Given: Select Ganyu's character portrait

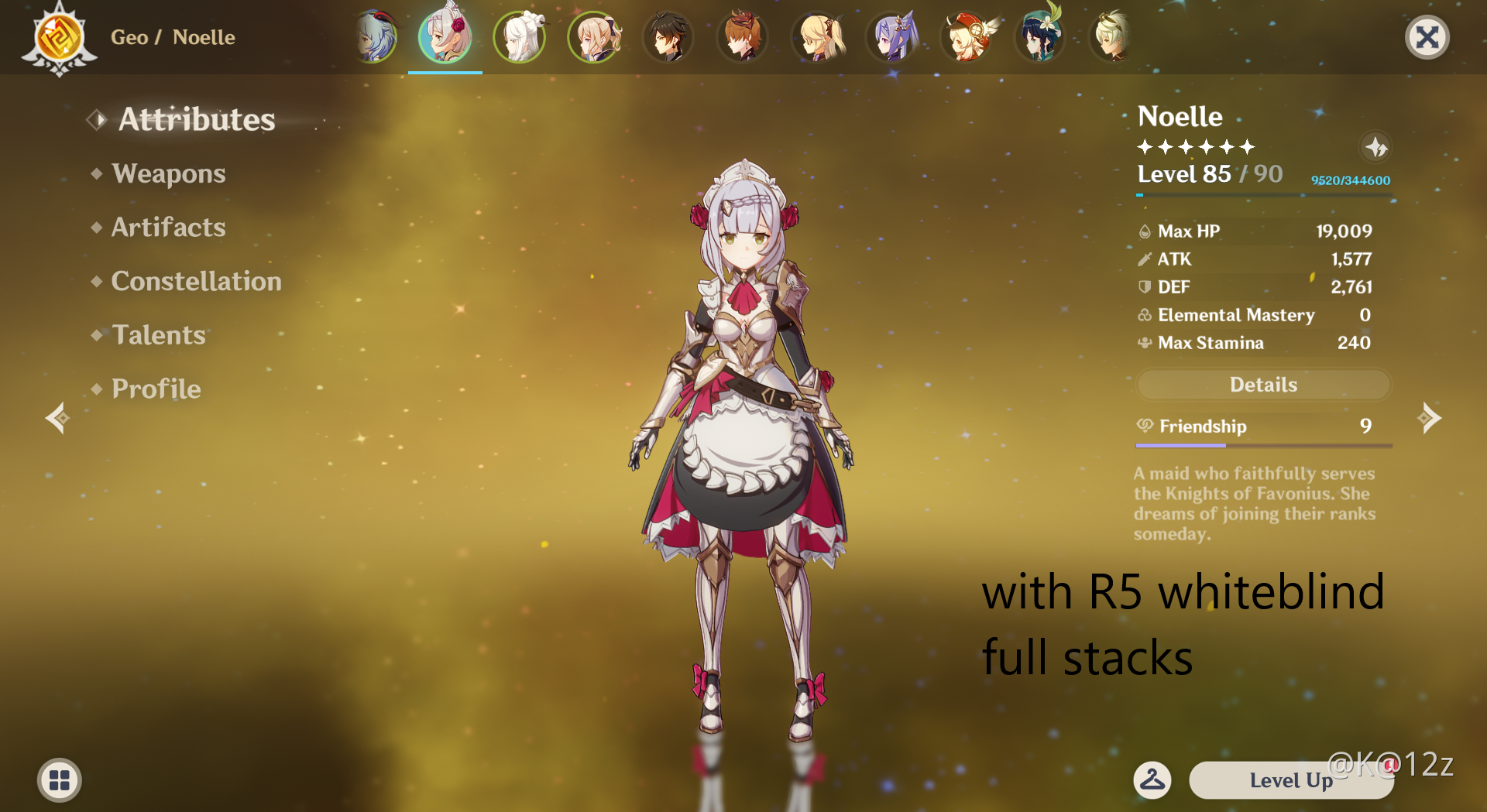Looking at the screenshot, I should coord(374,36).
